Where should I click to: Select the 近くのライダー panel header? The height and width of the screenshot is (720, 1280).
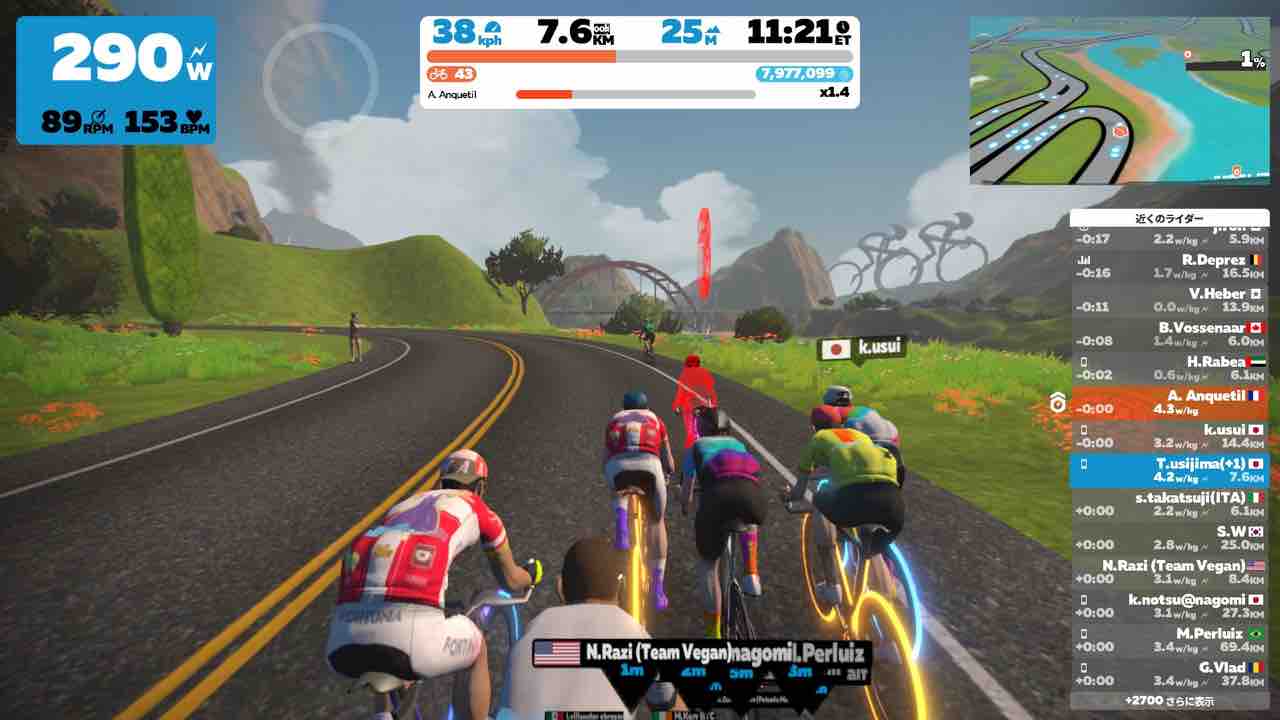pyautogui.click(x=1172, y=217)
